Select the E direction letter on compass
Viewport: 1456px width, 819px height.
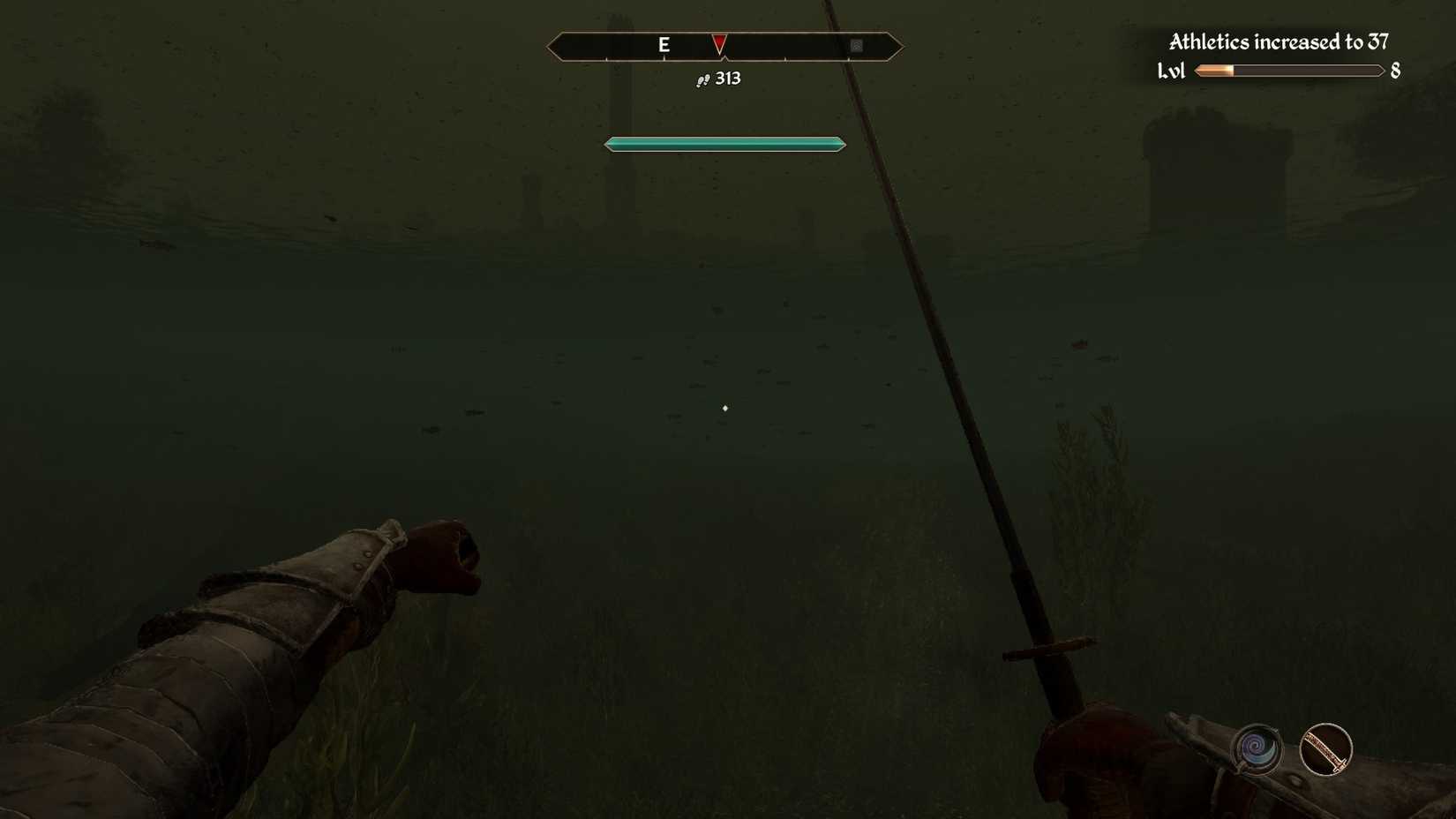click(x=664, y=43)
